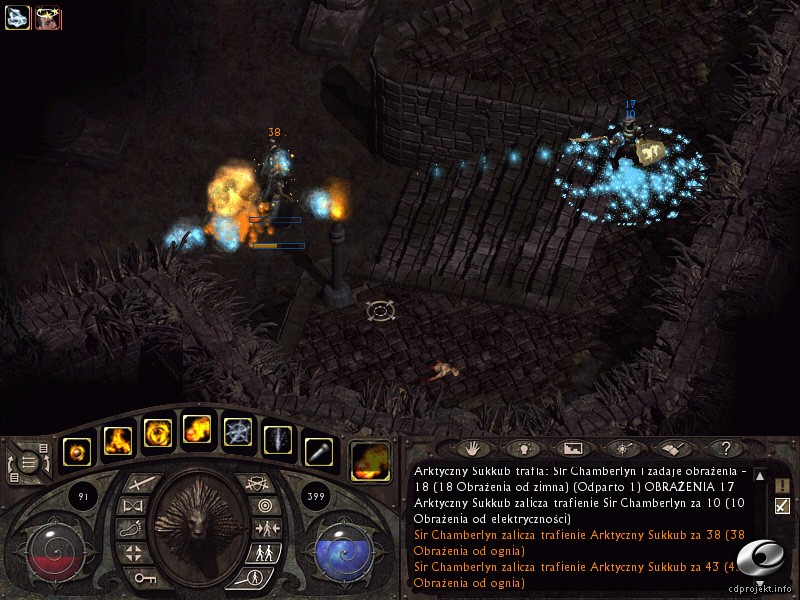Choose the silver dagger quick slot
800x600 pixels.
click(318, 452)
